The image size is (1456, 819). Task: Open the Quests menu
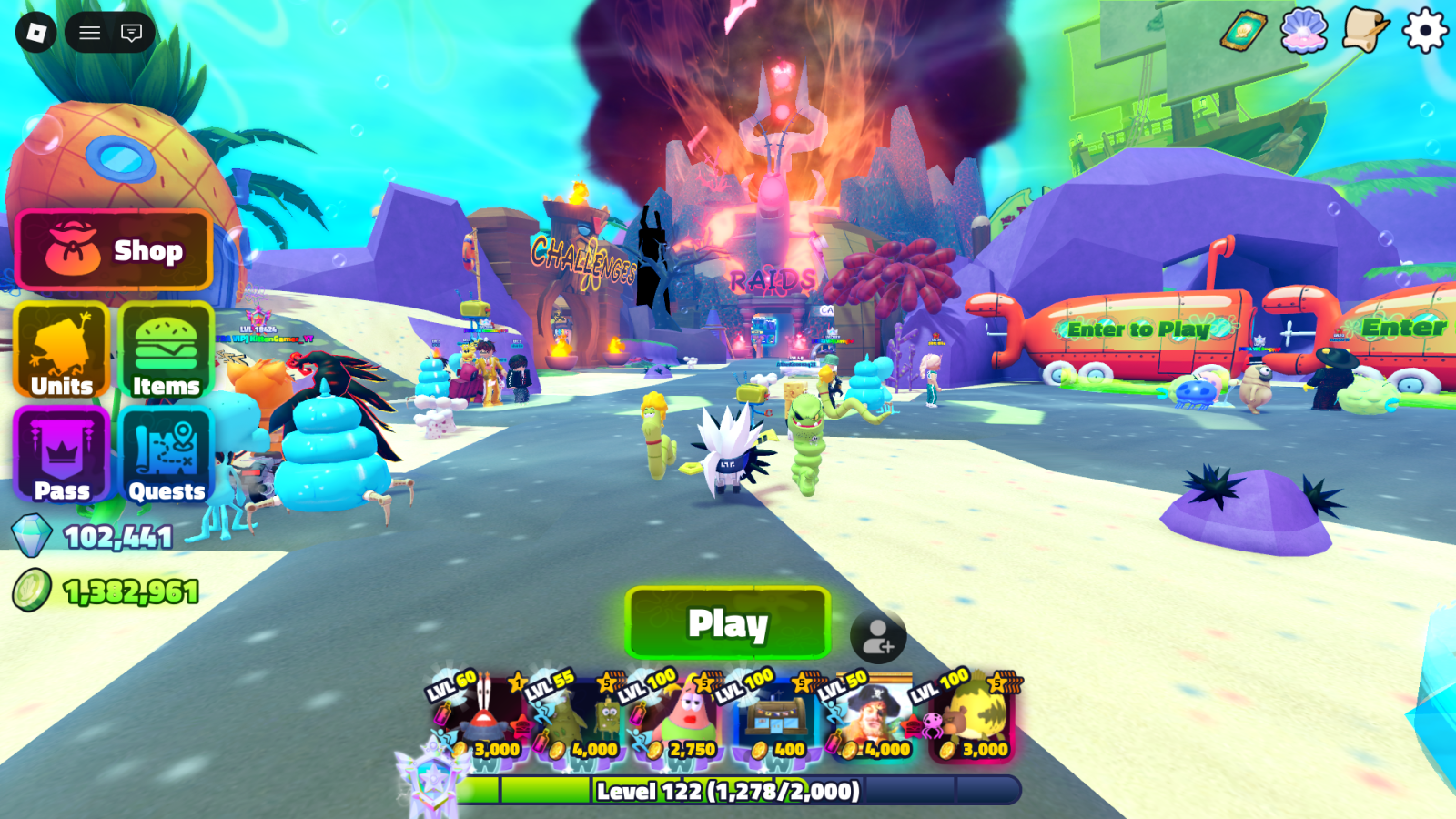point(166,455)
